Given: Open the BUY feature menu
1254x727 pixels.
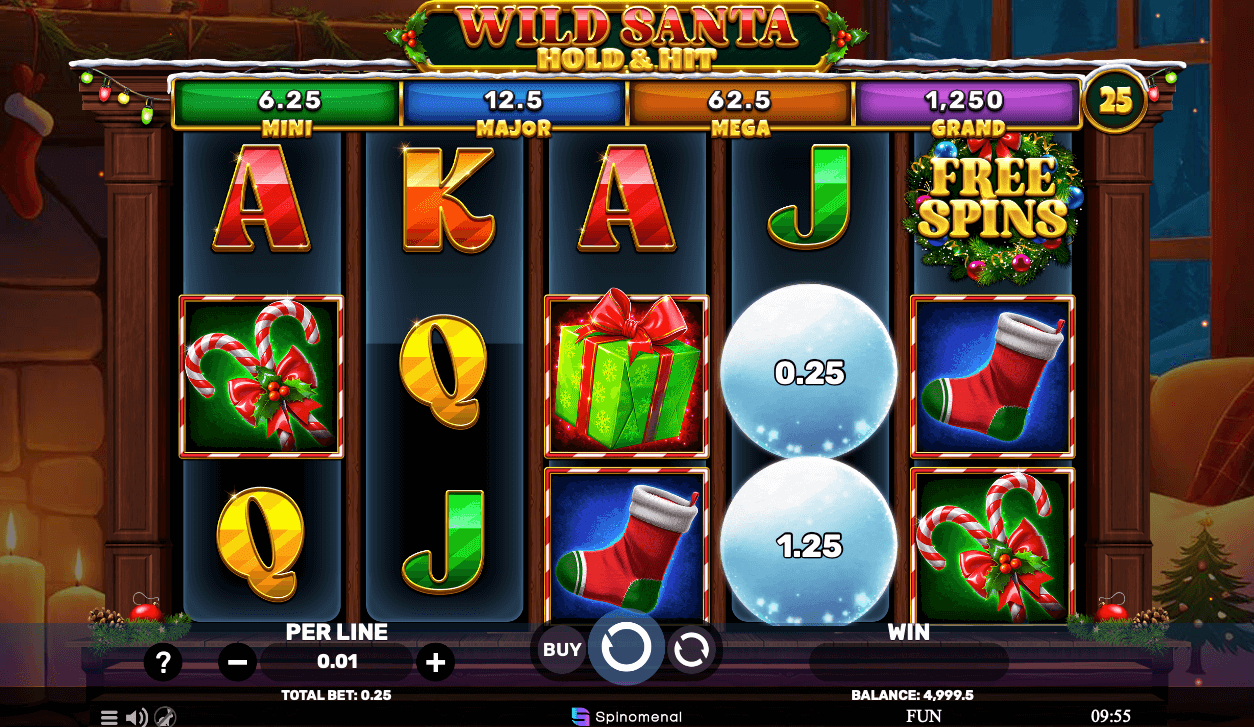Looking at the screenshot, I should pos(562,650).
